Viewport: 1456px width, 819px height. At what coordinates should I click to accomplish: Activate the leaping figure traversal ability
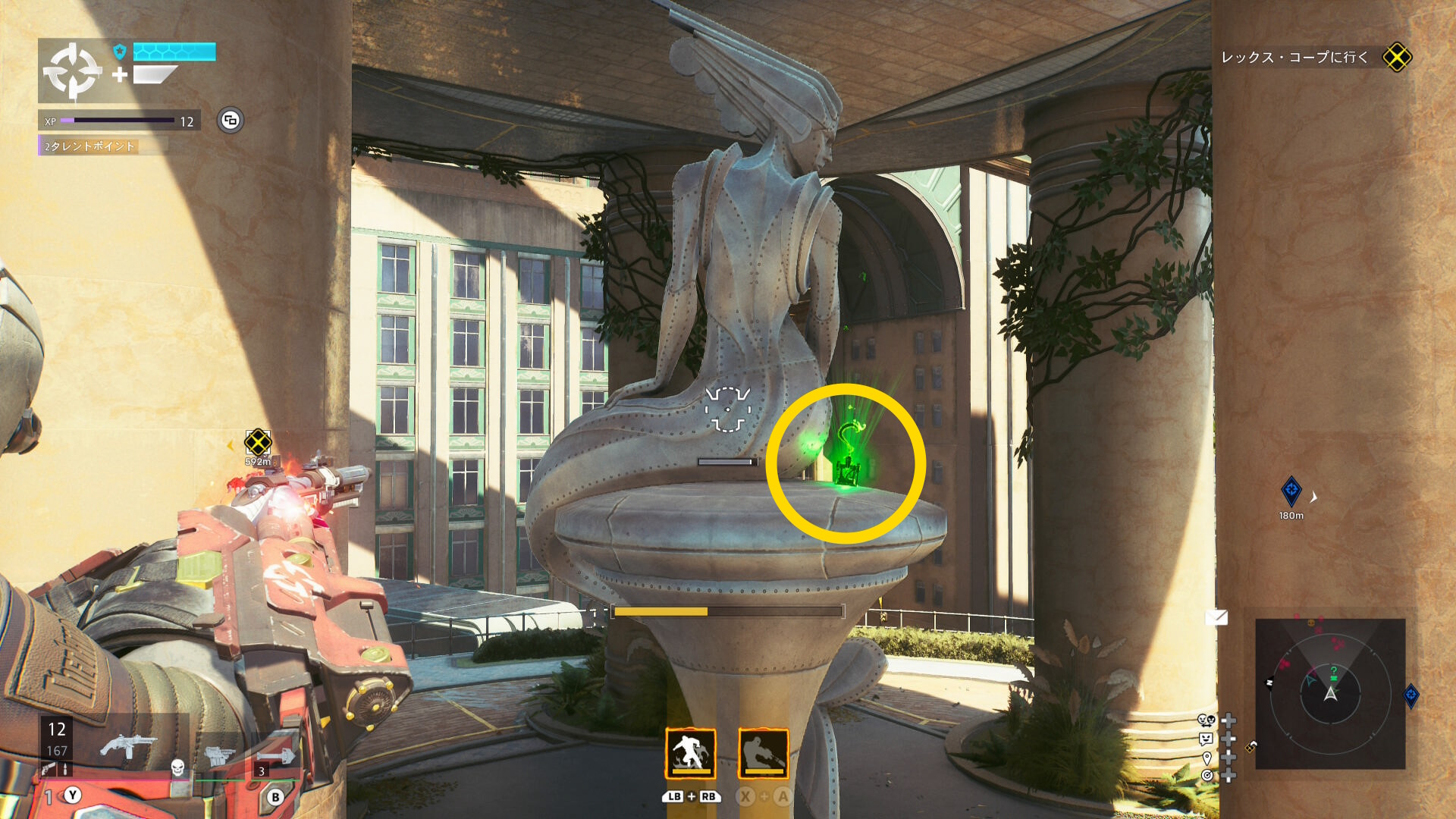690,754
